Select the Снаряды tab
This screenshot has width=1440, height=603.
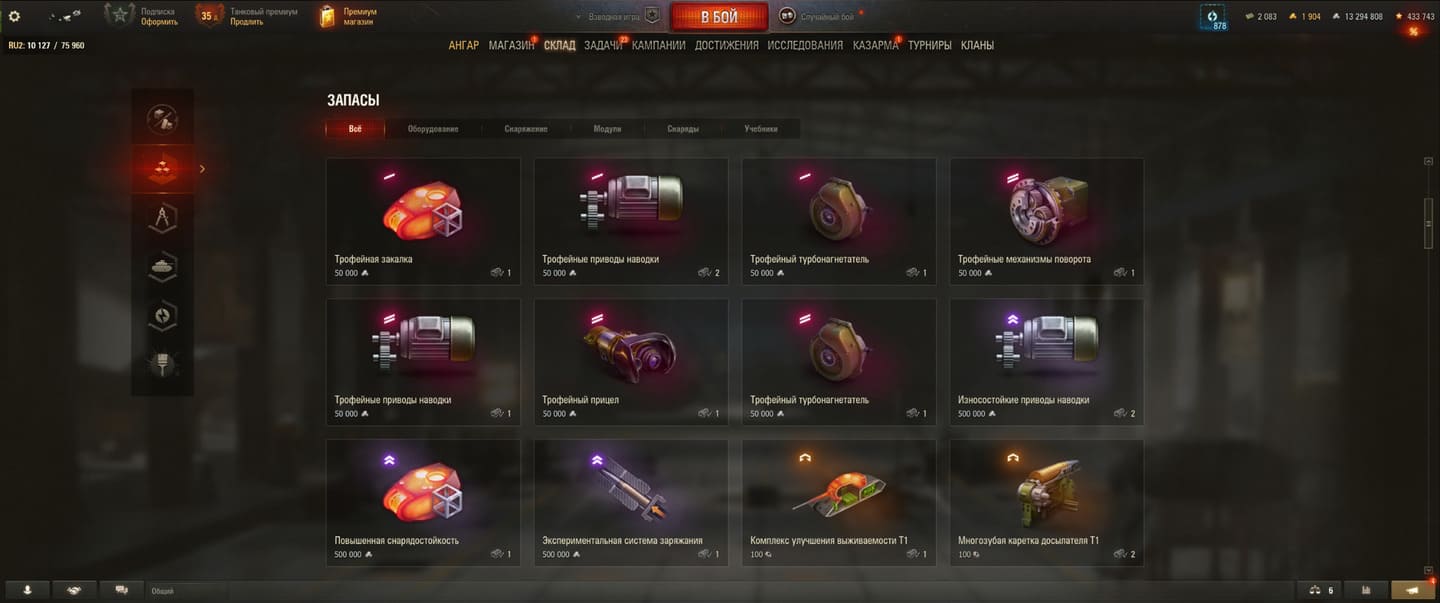[x=683, y=129]
